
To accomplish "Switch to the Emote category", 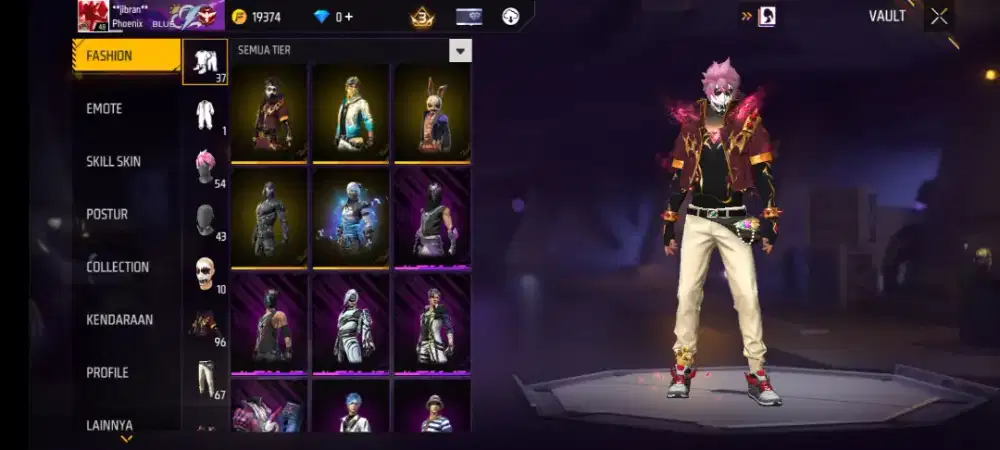I will (104, 109).
